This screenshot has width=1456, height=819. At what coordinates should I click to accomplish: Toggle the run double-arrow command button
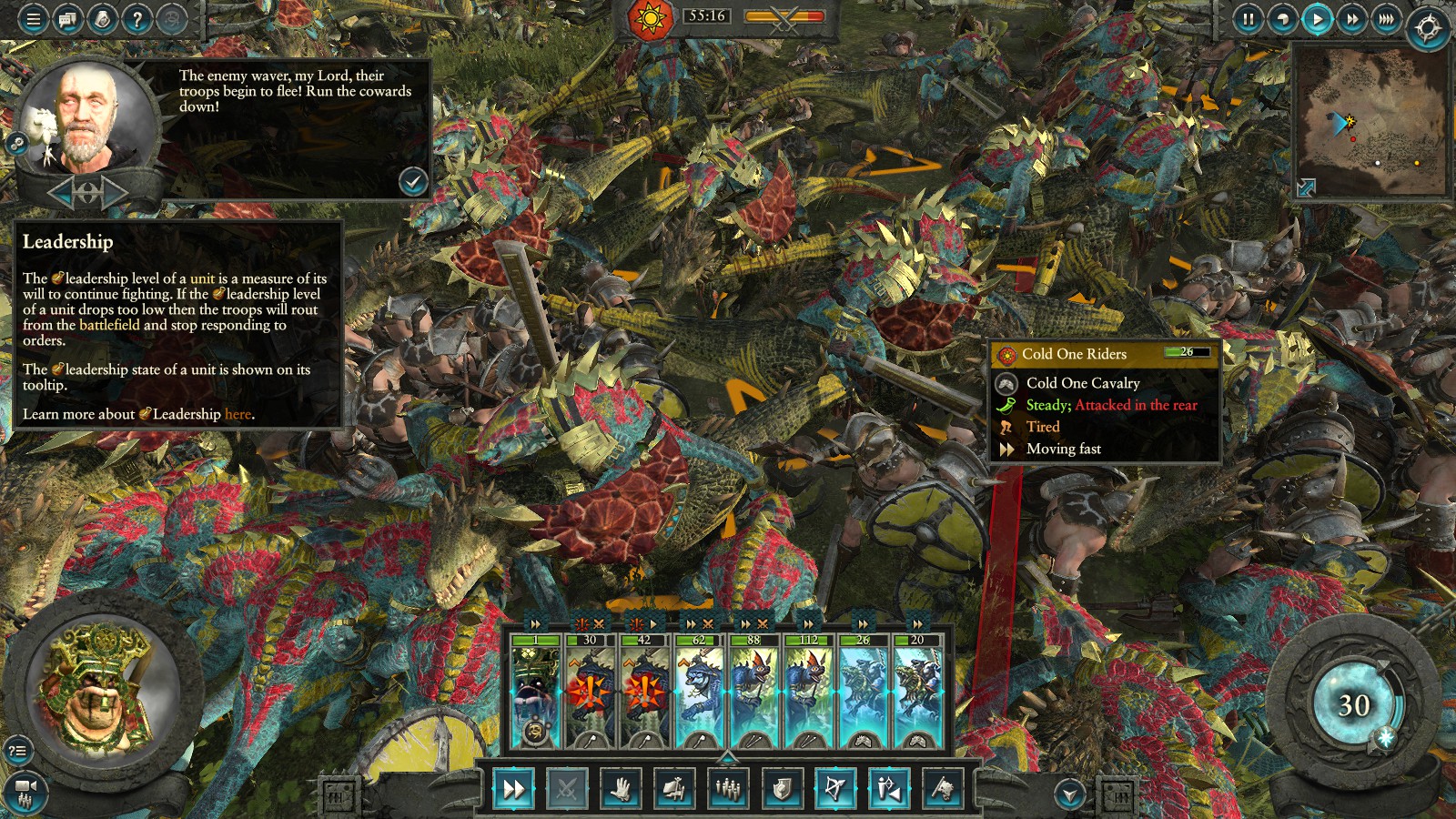click(x=513, y=789)
